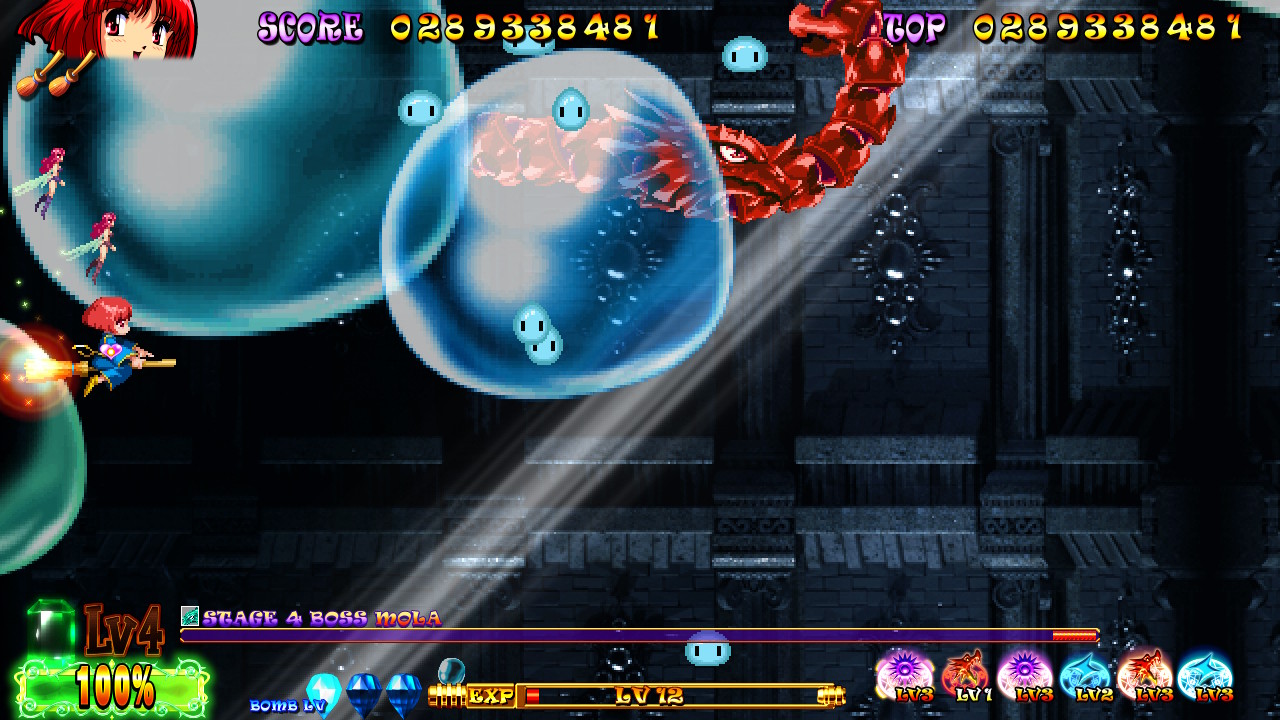Viewport: 1280px width, 720px height.
Task: Click the light cyan bomb gem
Action: 323,691
